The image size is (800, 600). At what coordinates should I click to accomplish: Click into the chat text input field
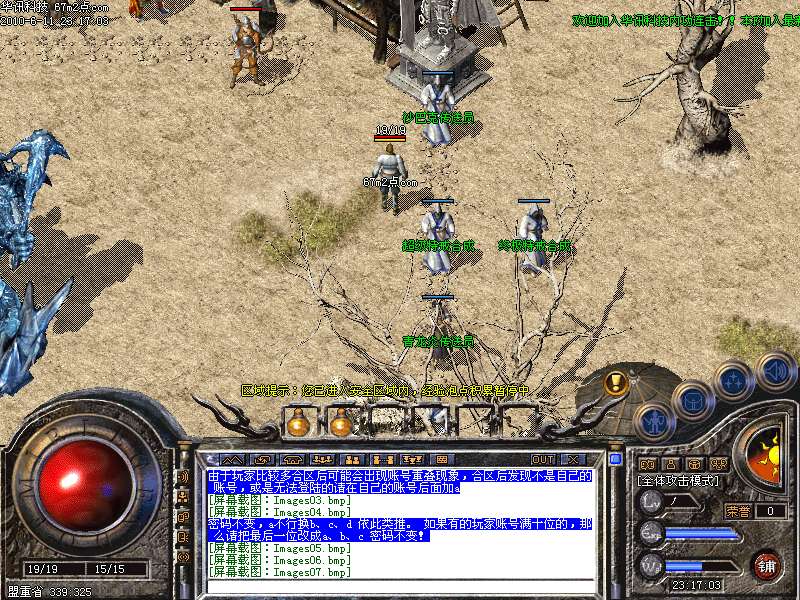click(400, 587)
